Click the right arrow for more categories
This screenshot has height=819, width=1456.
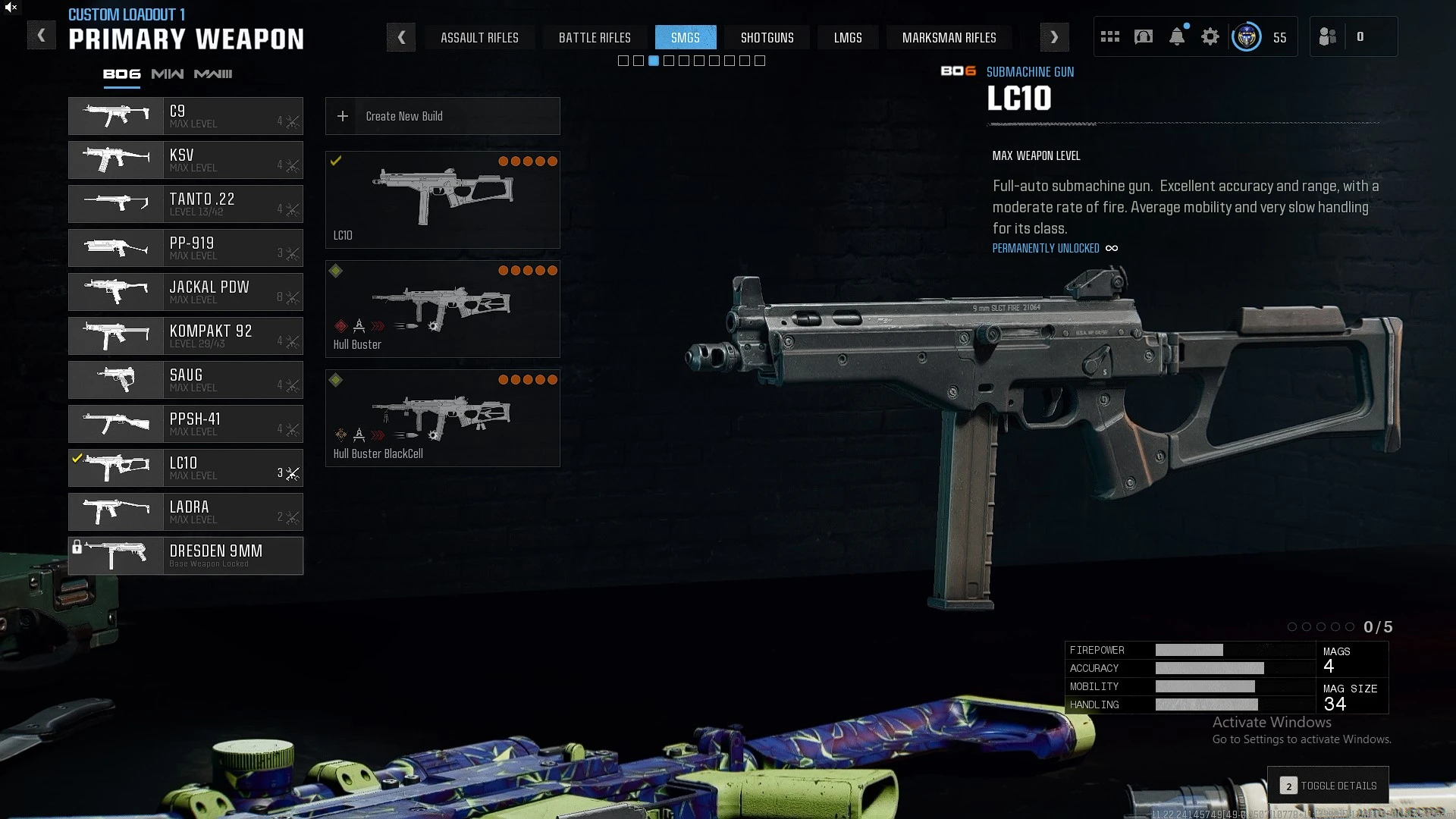click(1054, 37)
